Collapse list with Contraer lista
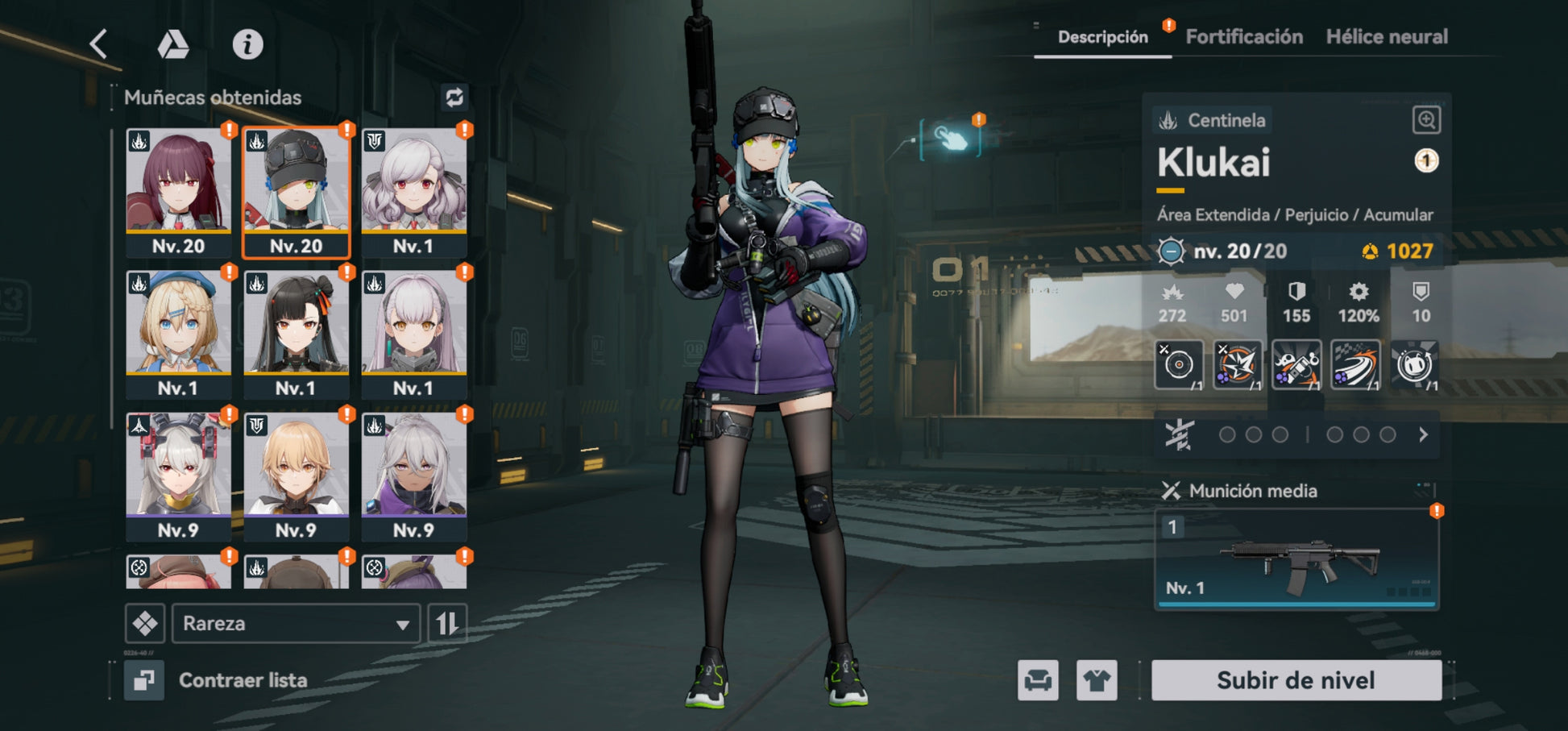 click(218, 680)
